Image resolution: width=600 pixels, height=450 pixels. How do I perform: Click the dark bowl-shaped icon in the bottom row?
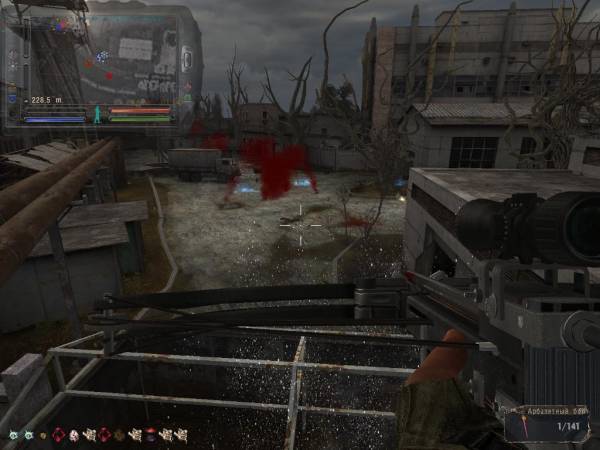[150, 434]
